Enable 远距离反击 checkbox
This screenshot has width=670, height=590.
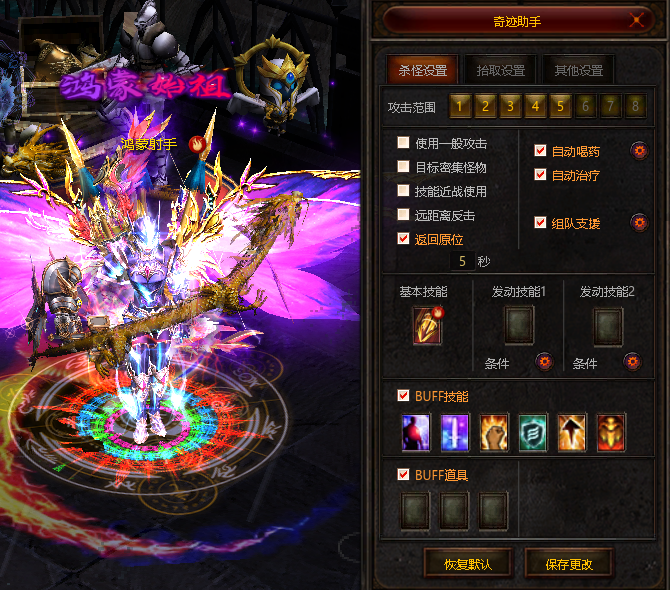404,215
